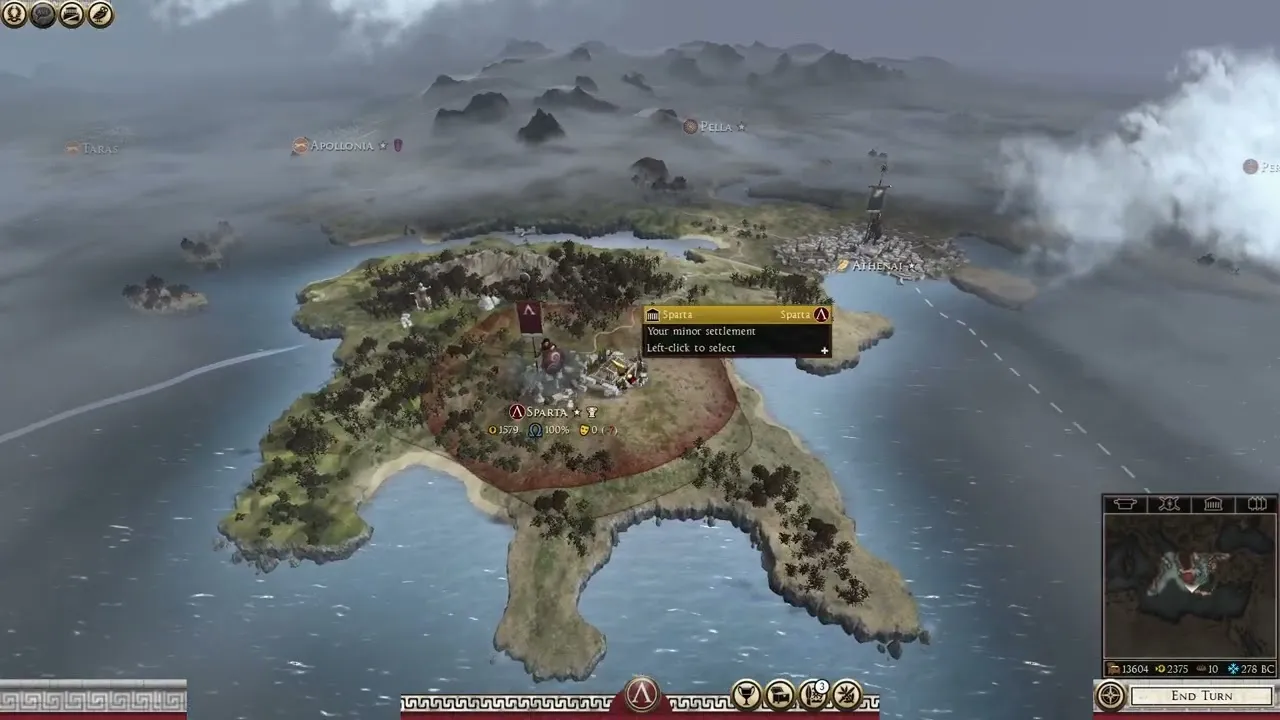Switch to the crossed swords forces tab
Viewport: 1280px width, 720px height.
[1168, 504]
